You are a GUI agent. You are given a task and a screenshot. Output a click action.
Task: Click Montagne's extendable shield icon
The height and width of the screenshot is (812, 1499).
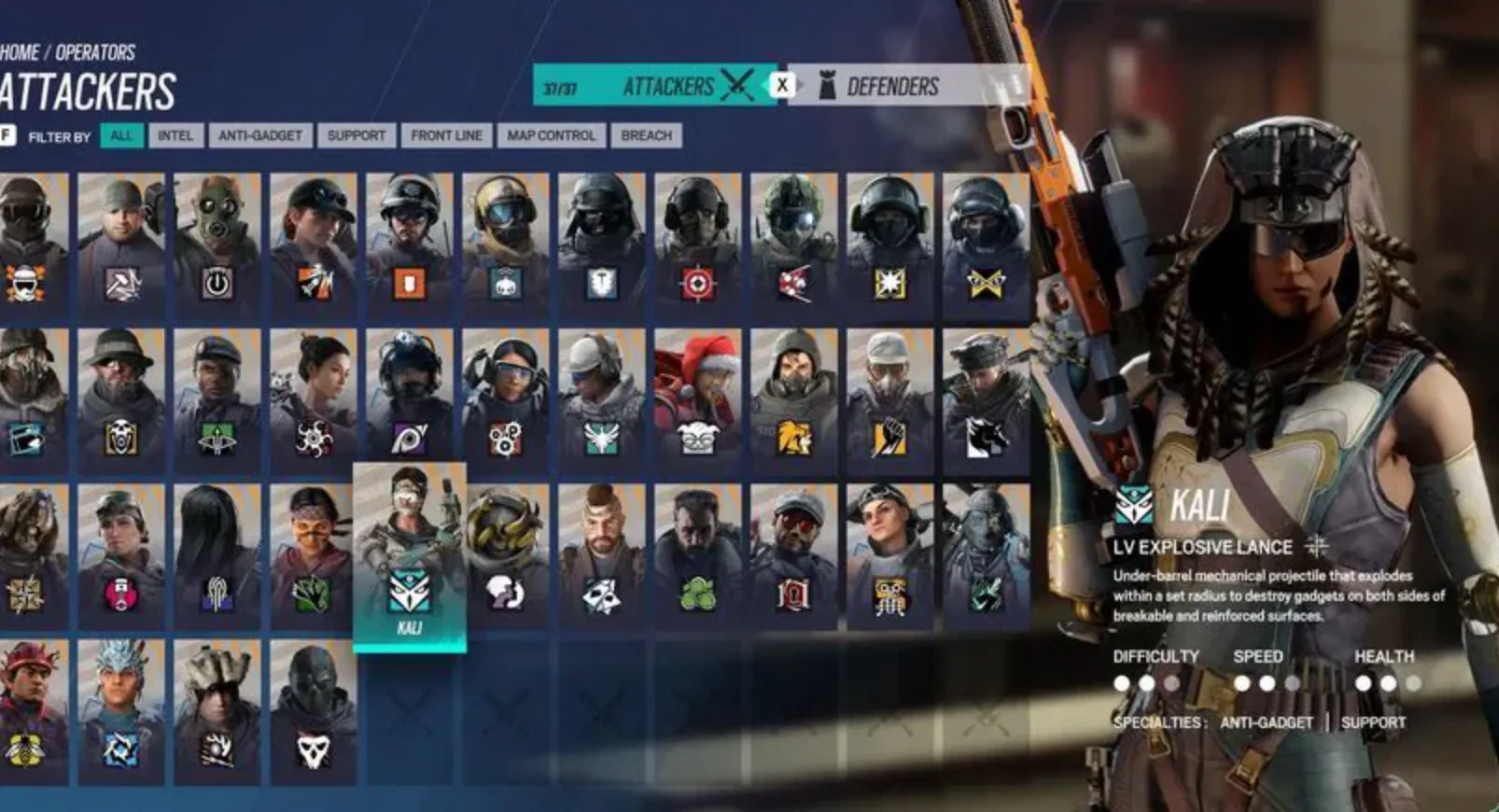coord(600,285)
